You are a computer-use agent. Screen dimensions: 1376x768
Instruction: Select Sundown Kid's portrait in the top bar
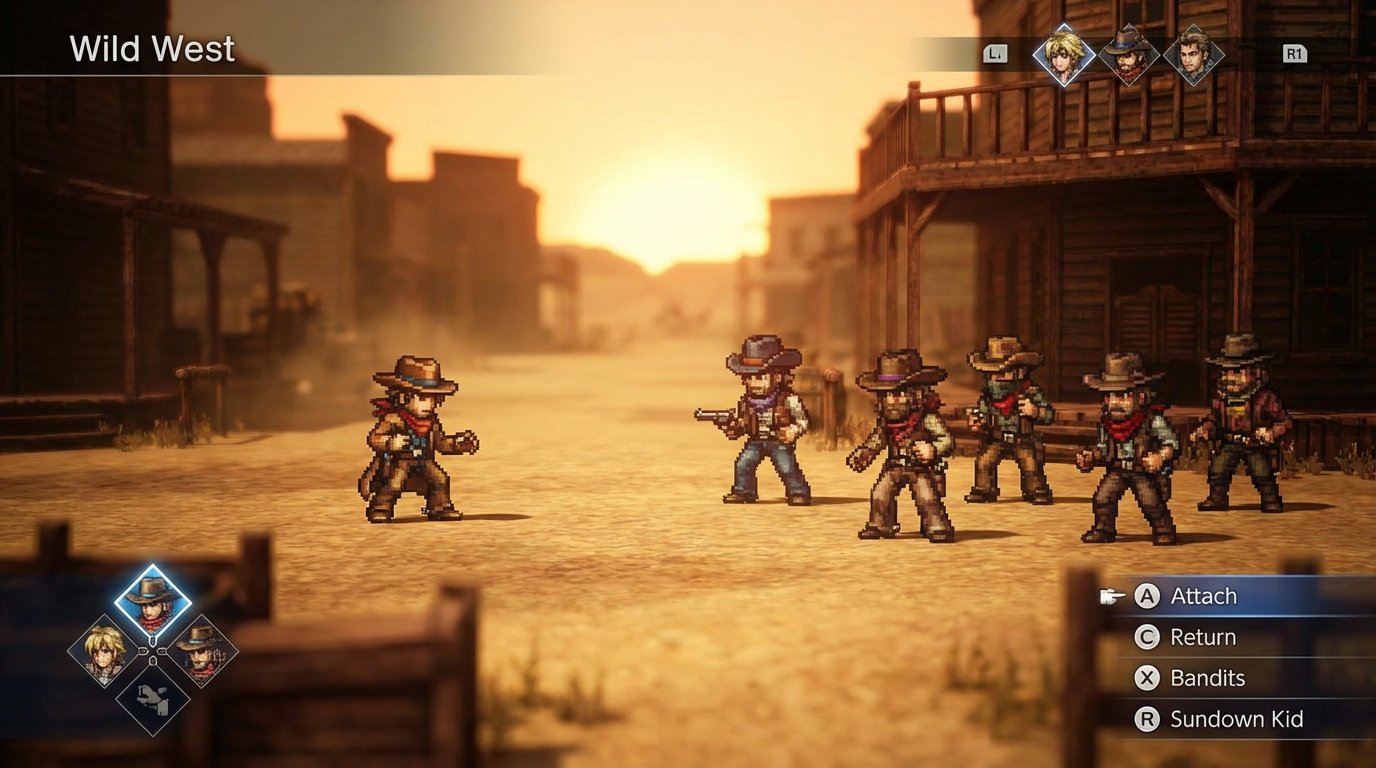[x=1131, y=55]
